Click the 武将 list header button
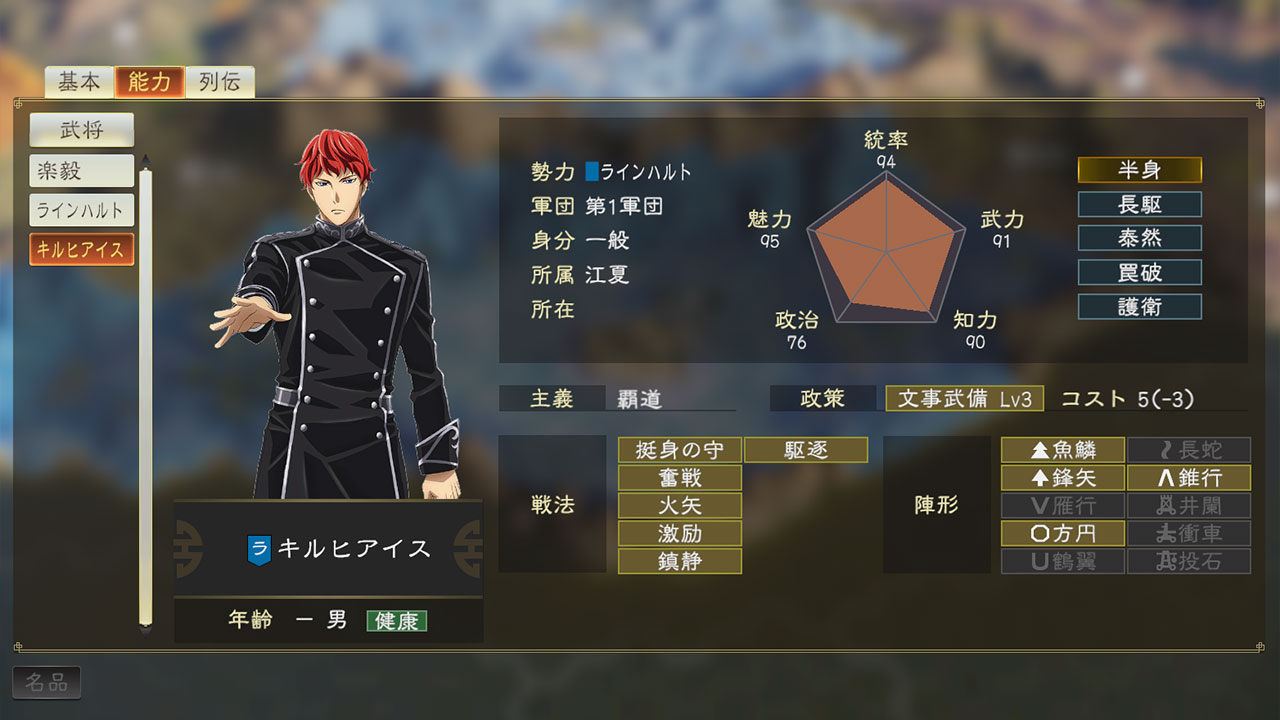1280x720 pixels. (x=81, y=129)
